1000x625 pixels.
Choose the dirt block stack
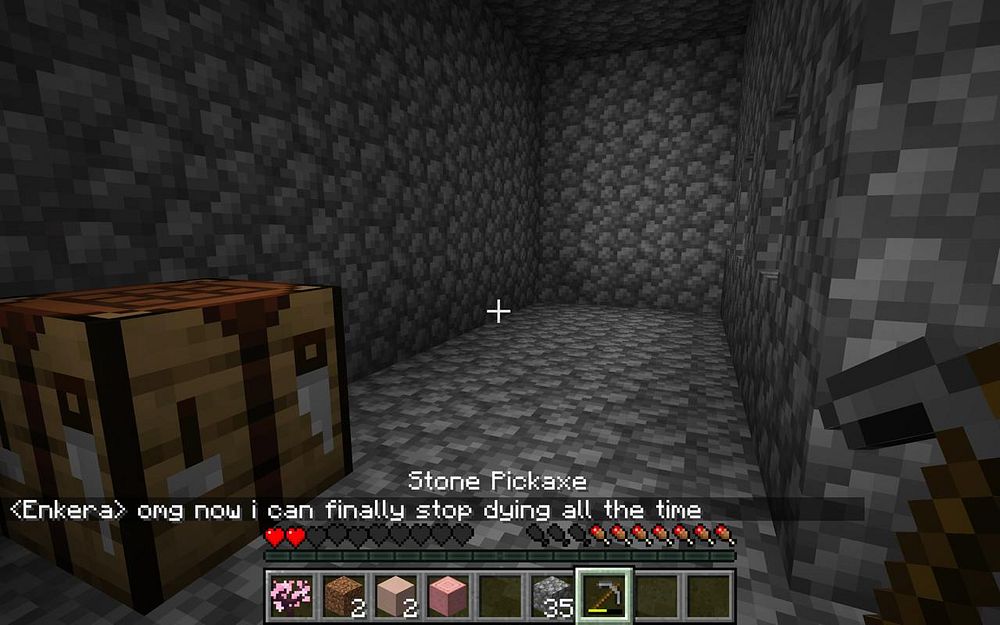click(x=343, y=595)
